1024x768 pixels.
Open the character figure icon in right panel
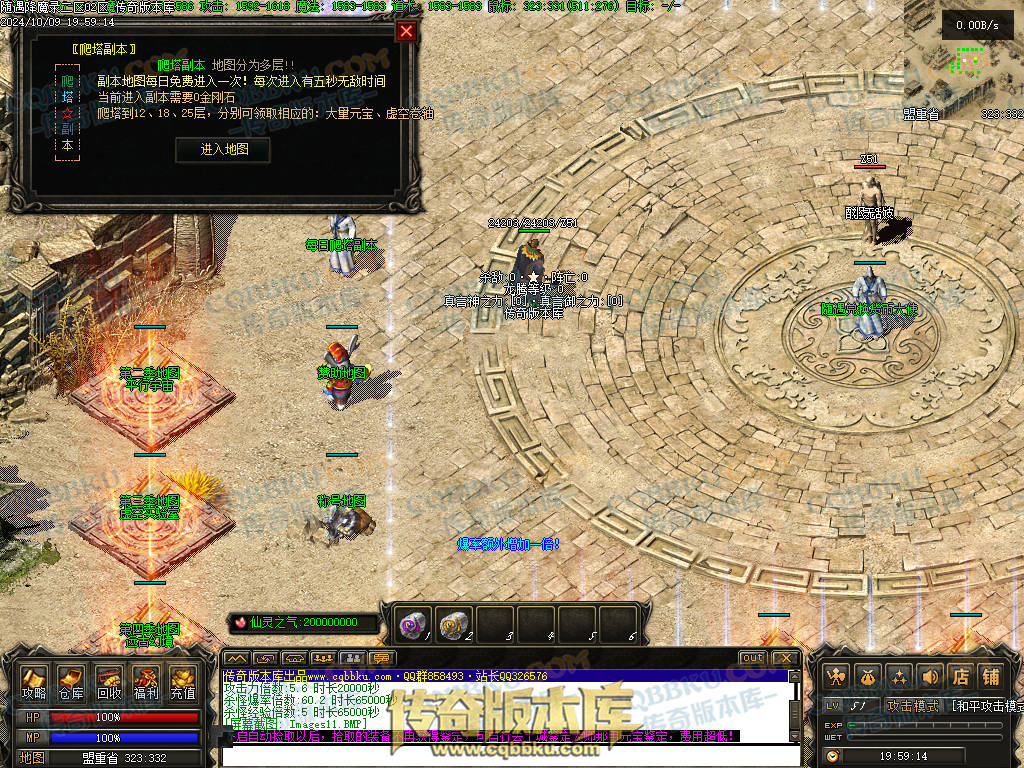click(837, 676)
